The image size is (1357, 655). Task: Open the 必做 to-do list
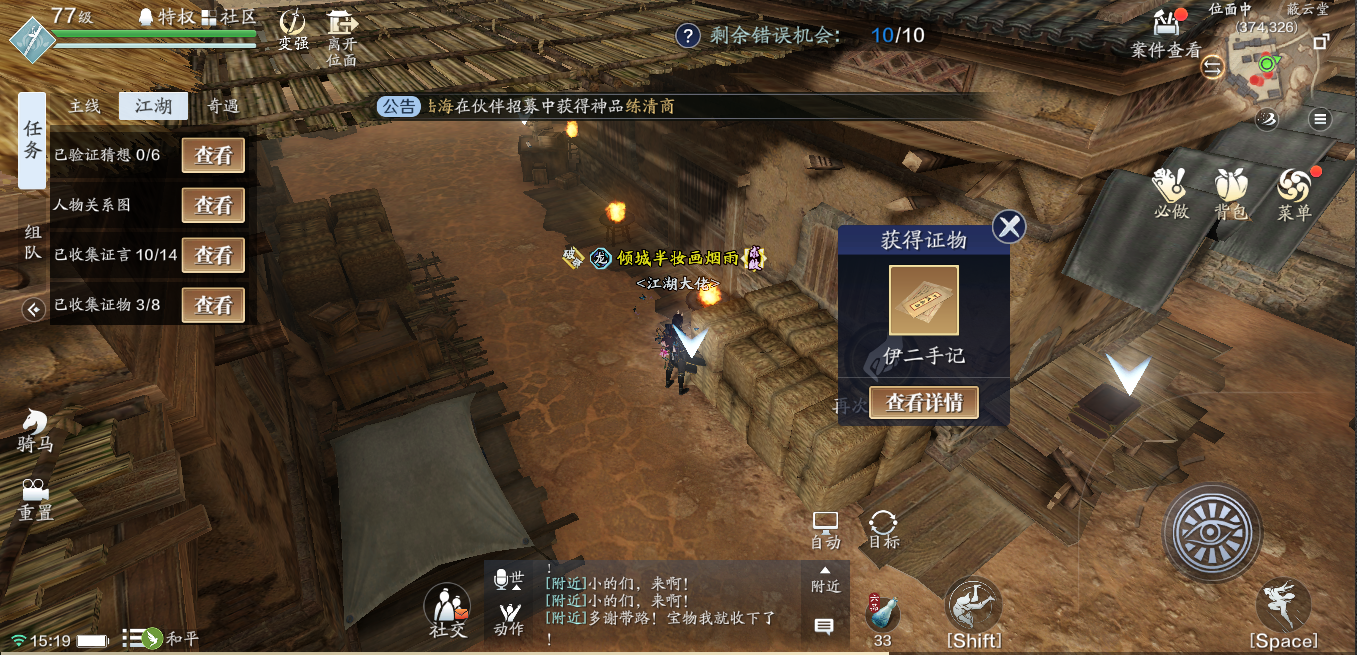(x=1169, y=193)
